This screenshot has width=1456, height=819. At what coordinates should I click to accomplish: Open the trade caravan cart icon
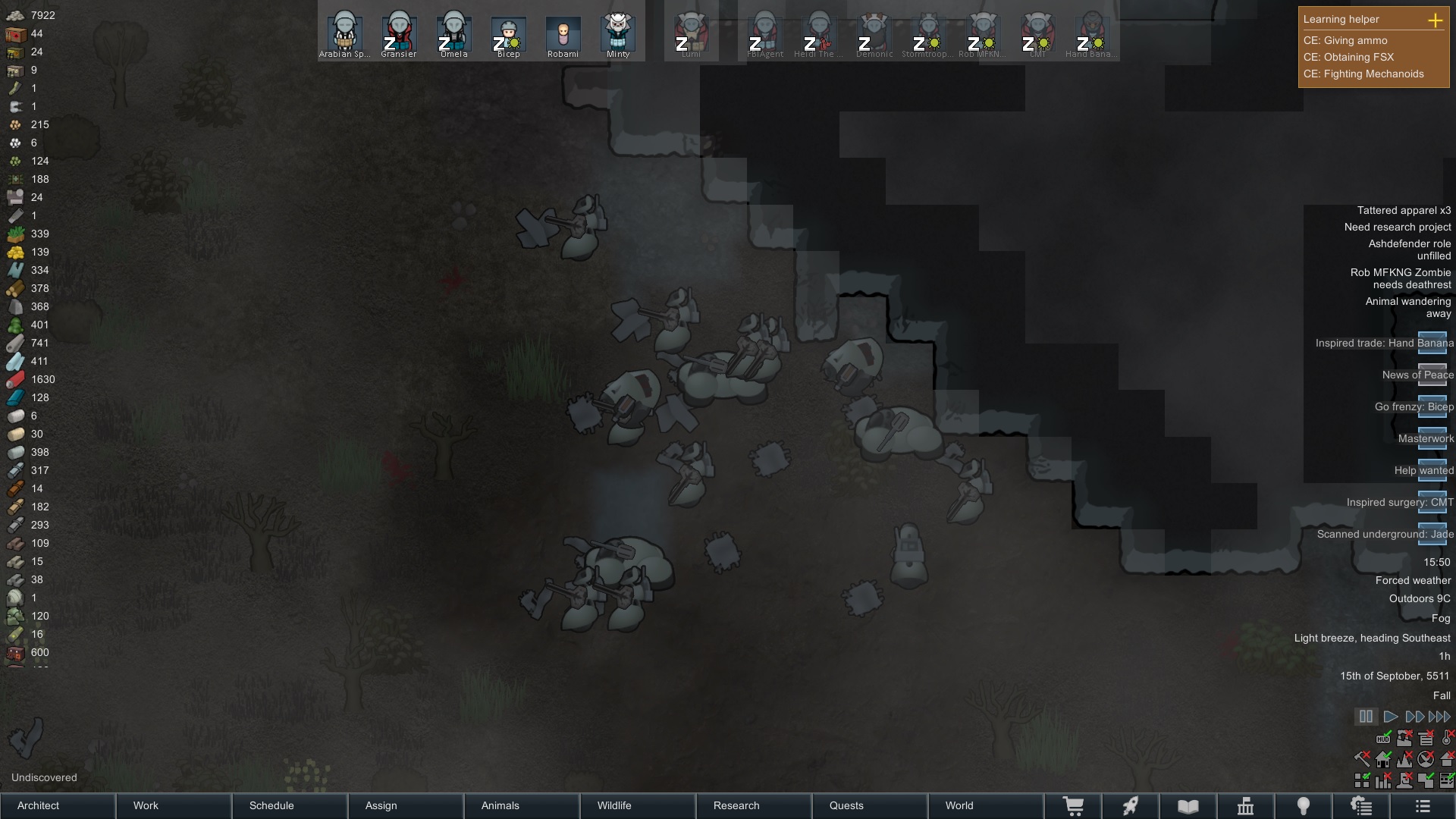(x=1074, y=806)
